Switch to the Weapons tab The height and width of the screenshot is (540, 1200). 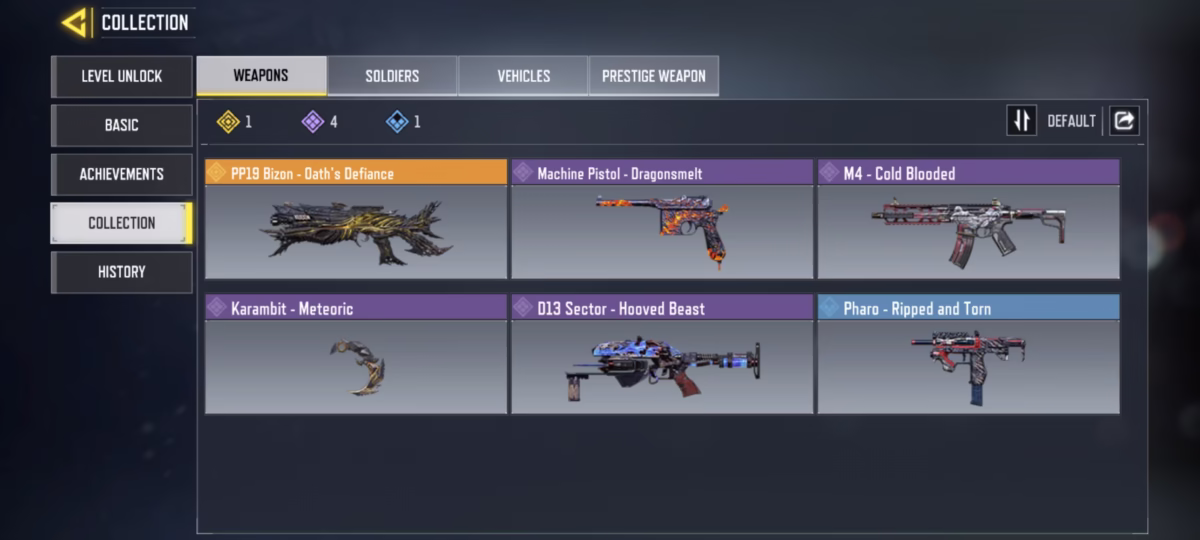(x=261, y=76)
